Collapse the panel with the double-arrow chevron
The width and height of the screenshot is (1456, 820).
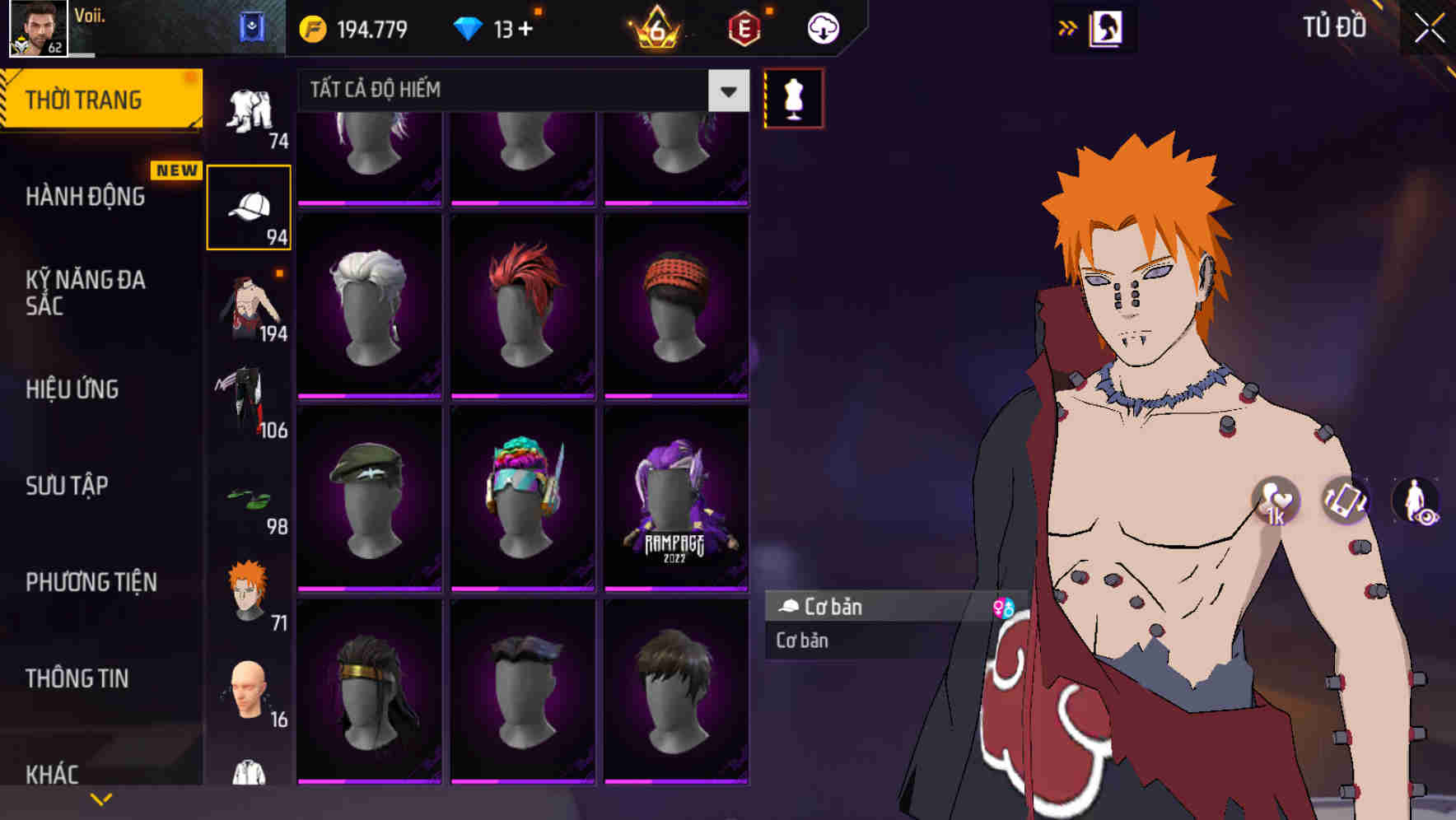pyautogui.click(x=1068, y=27)
